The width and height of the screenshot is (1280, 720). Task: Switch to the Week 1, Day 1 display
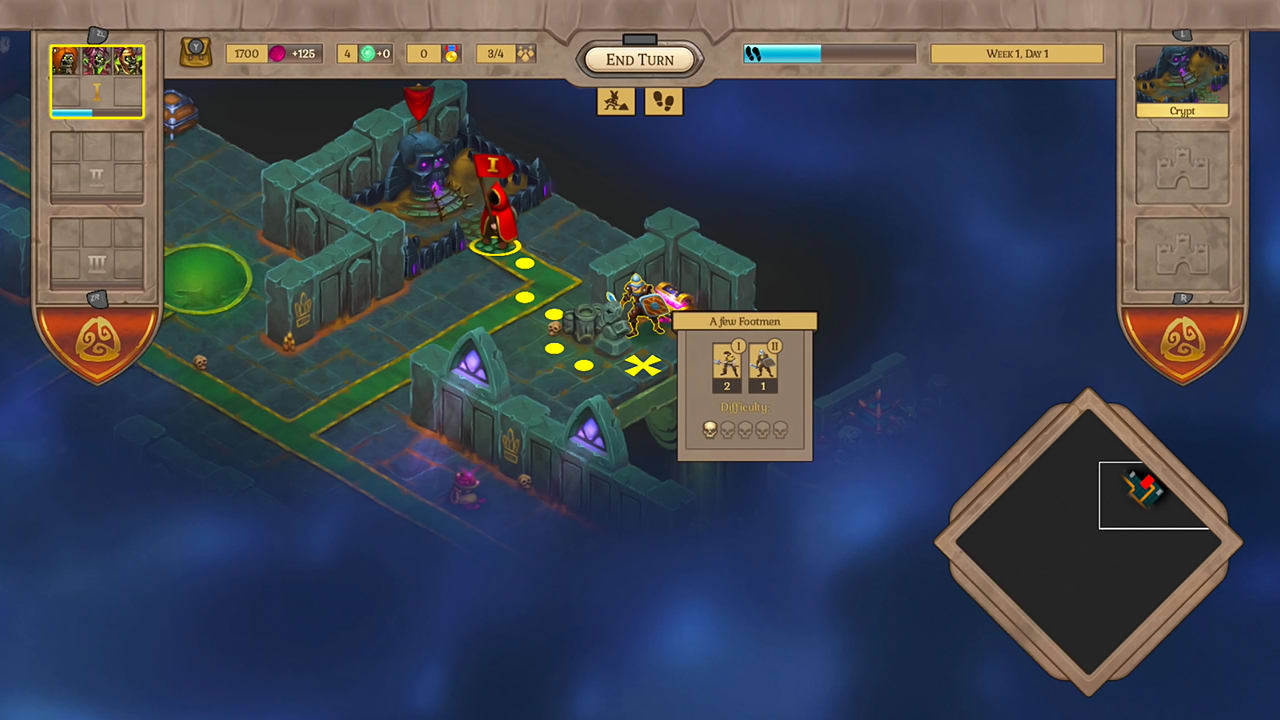pos(1016,52)
